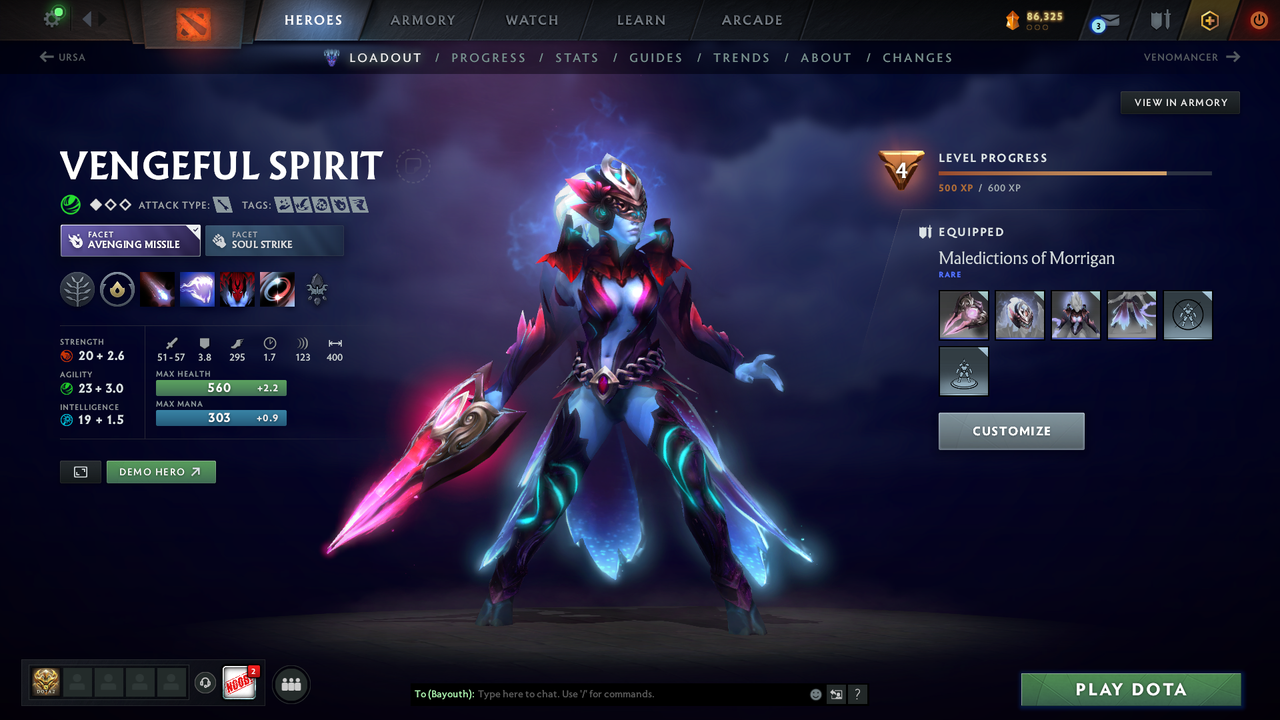Click the power button to exit Dota 2
This screenshot has width=1280, height=720.
tap(1258, 19)
